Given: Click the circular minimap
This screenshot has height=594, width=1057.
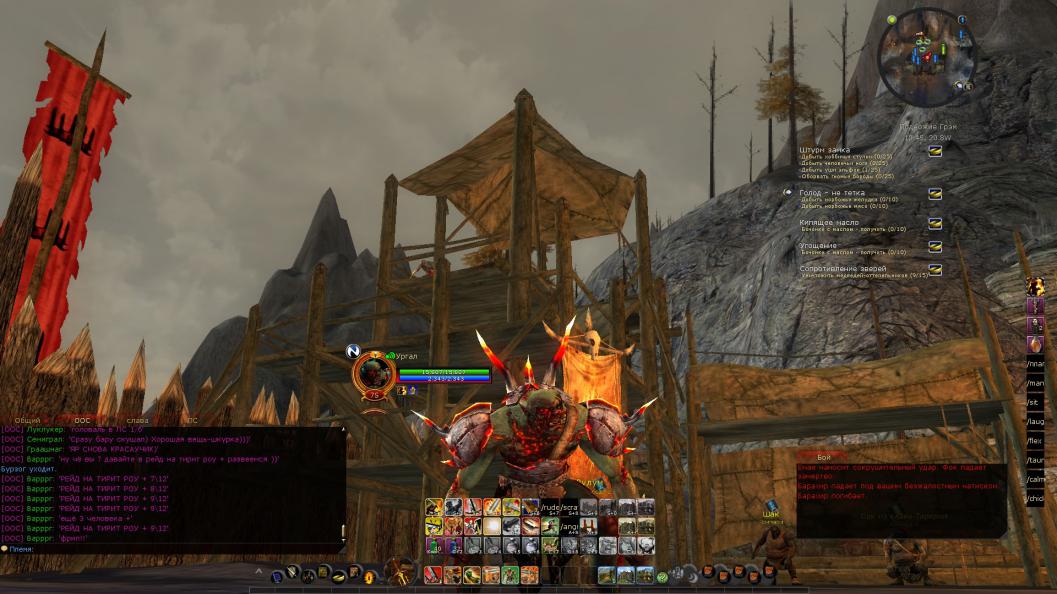Looking at the screenshot, I should [926, 55].
